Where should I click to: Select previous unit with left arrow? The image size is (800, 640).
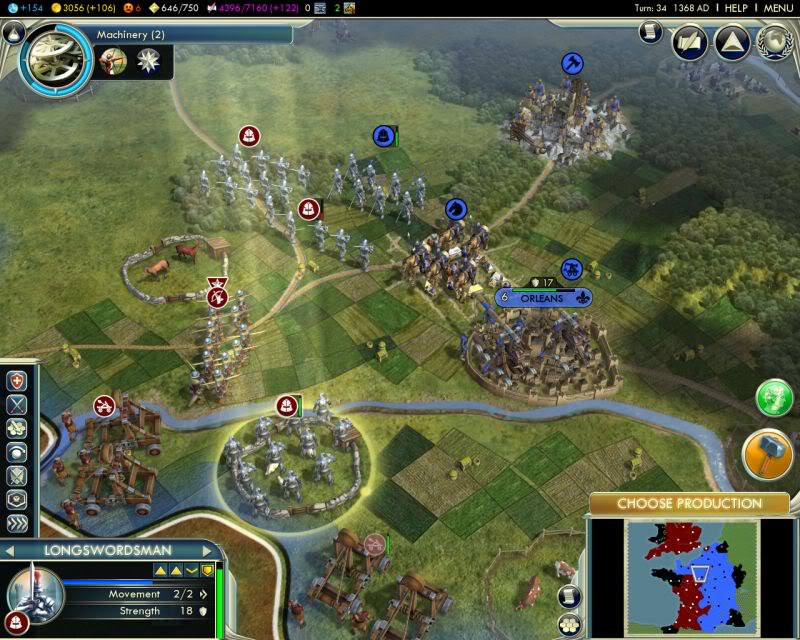coord(8,550)
